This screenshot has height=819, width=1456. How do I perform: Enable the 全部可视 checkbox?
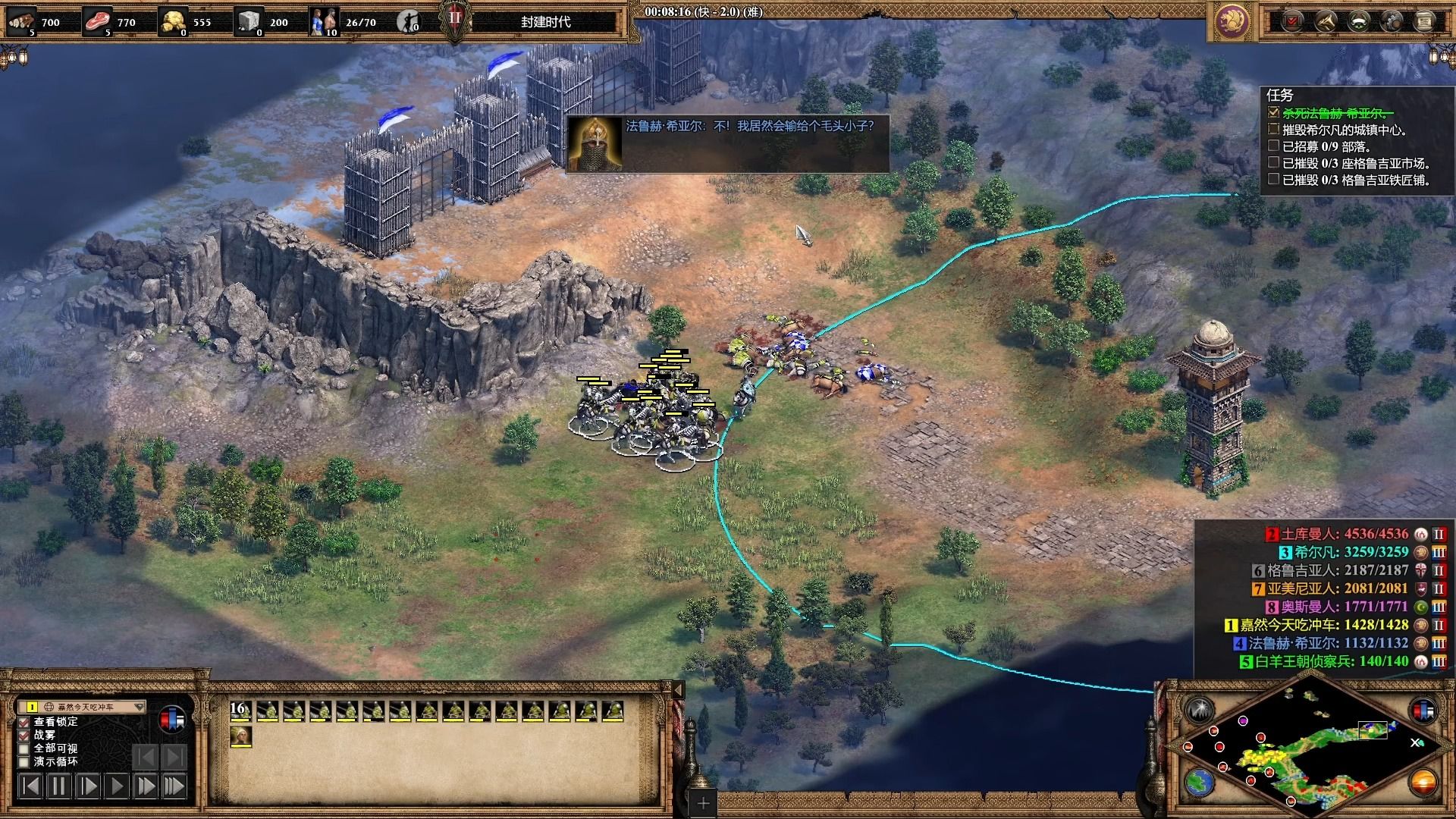coord(24,748)
